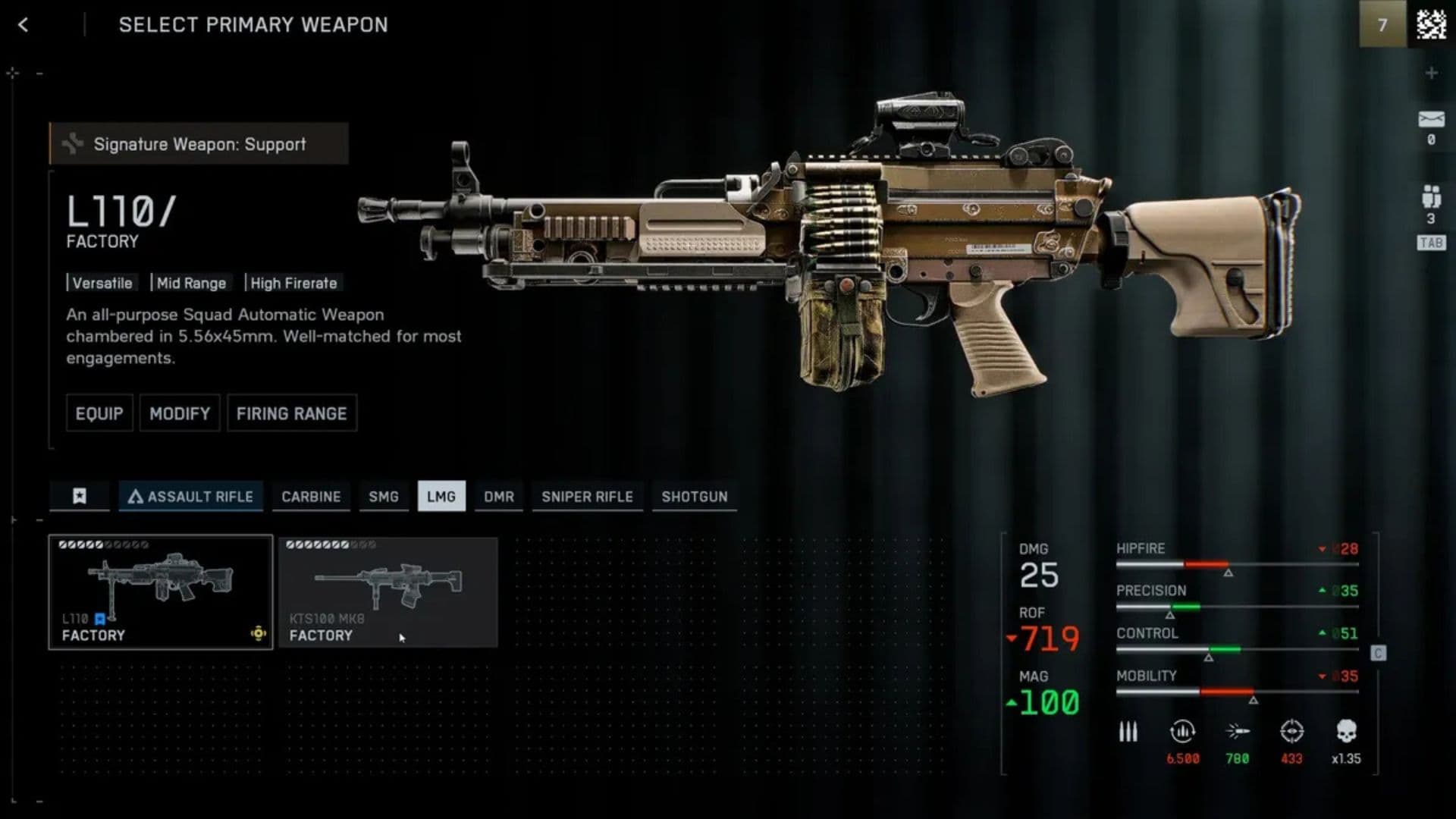This screenshot has width=1456, height=819.
Task: Select the headshot multiplier skull icon
Action: click(x=1346, y=732)
